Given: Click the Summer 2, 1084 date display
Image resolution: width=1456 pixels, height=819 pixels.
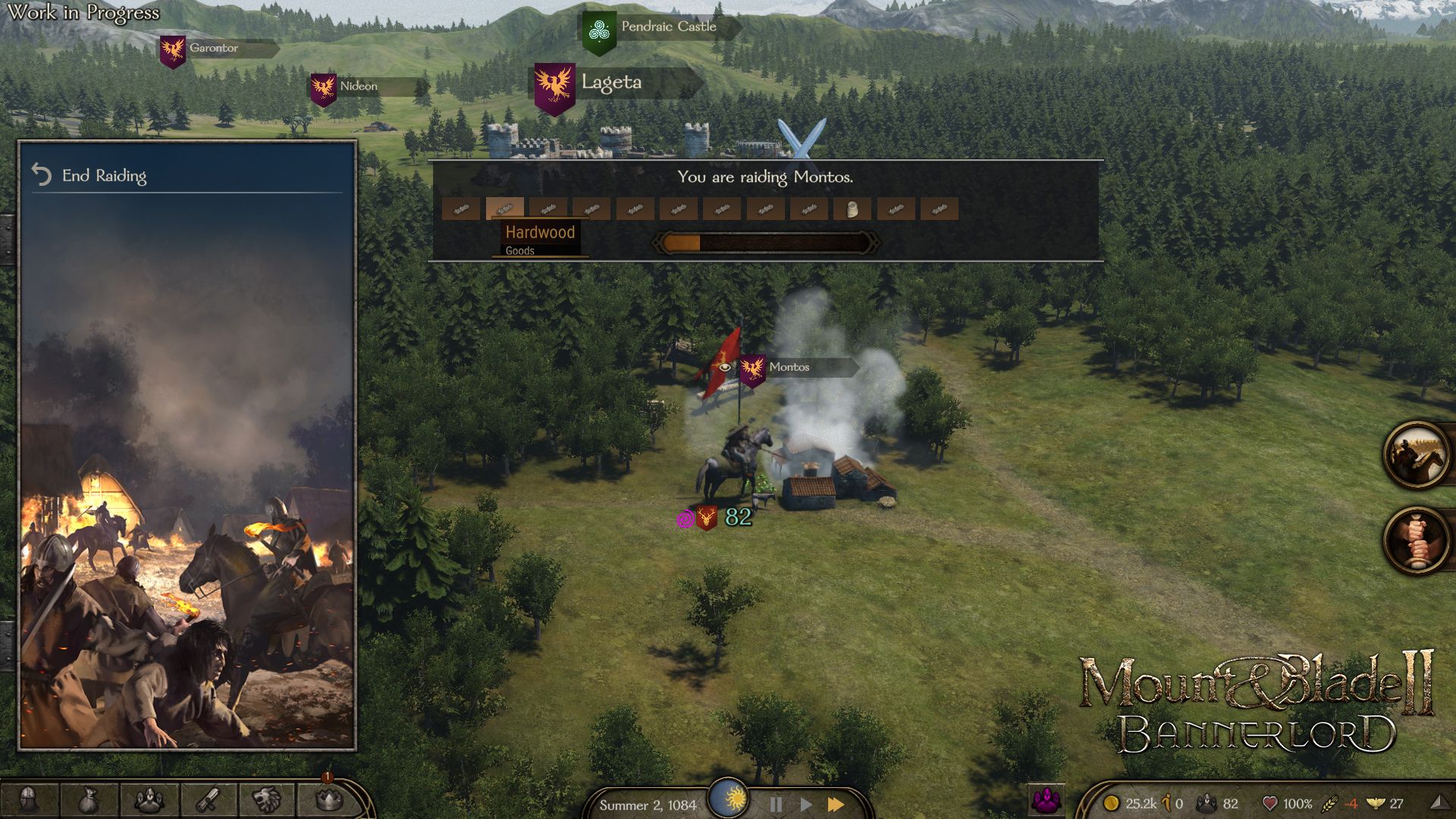Looking at the screenshot, I should click(648, 806).
